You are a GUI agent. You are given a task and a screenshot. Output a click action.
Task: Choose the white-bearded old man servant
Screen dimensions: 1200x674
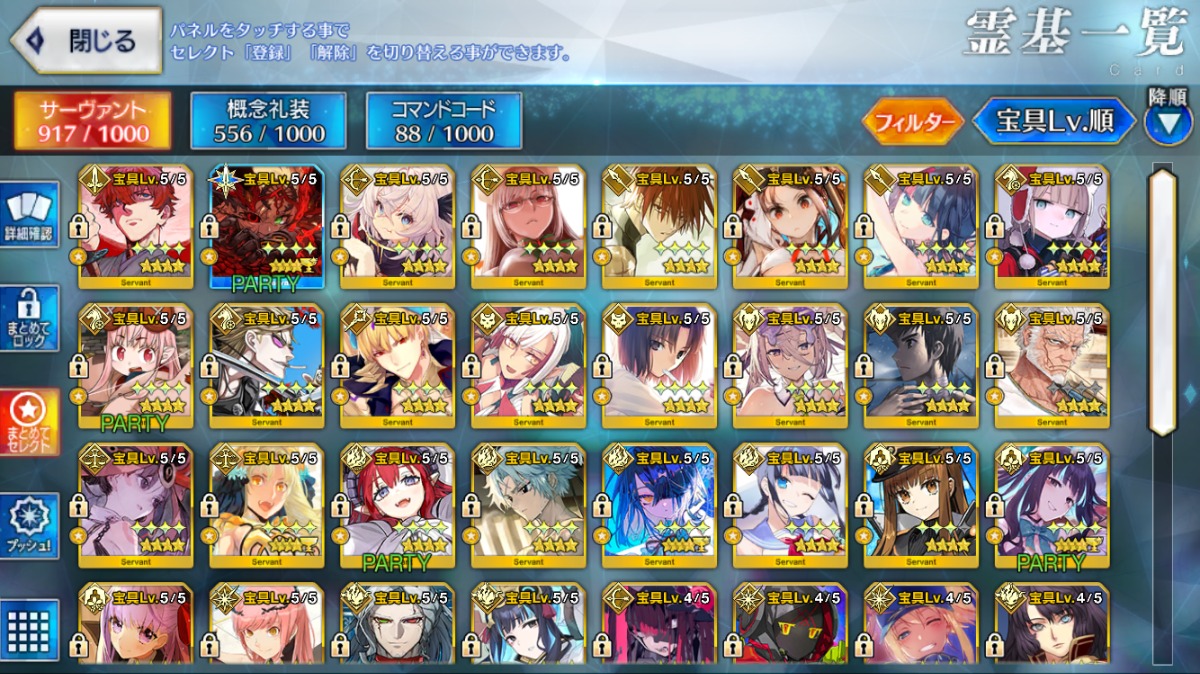coord(1051,363)
